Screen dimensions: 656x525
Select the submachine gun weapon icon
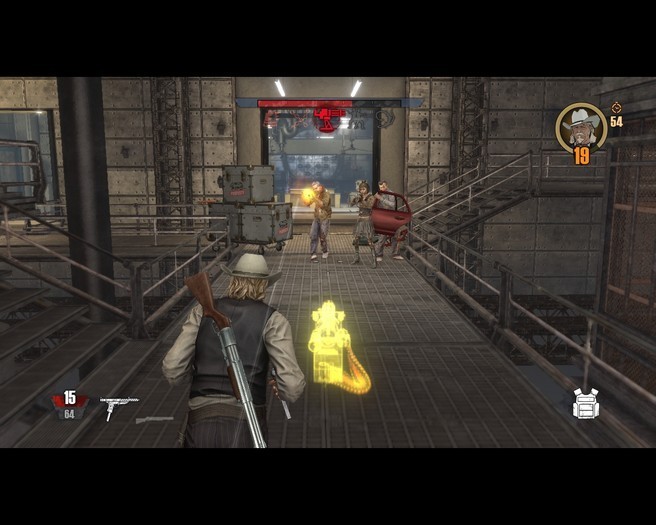pos(118,405)
